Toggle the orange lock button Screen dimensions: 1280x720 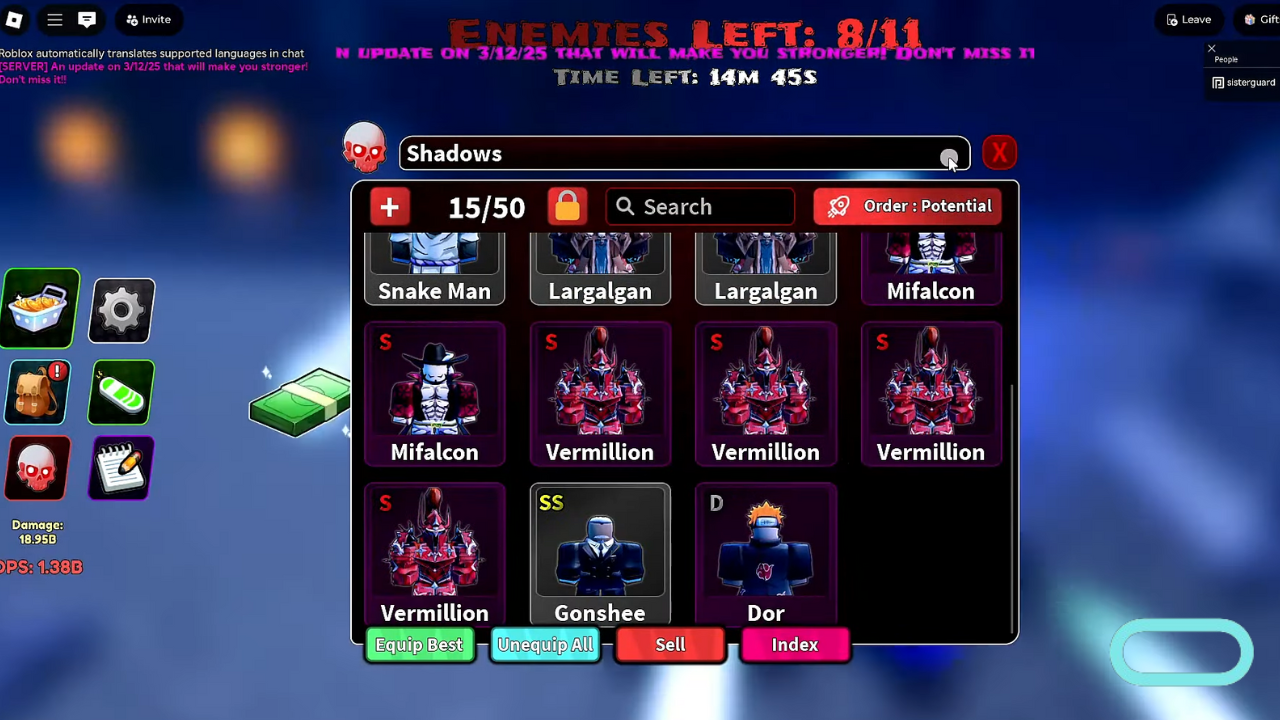click(x=567, y=206)
